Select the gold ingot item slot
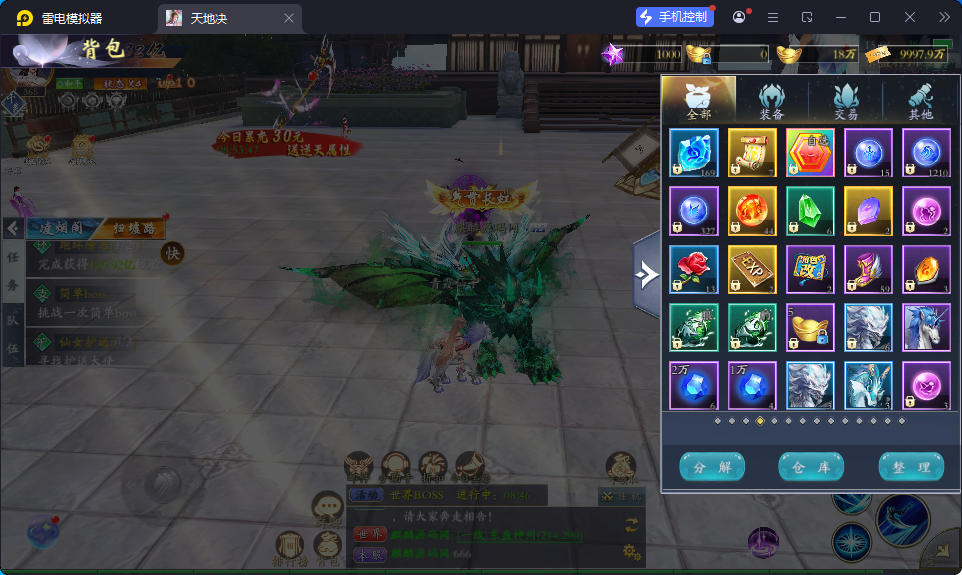962x575 pixels. pyautogui.click(x=810, y=328)
